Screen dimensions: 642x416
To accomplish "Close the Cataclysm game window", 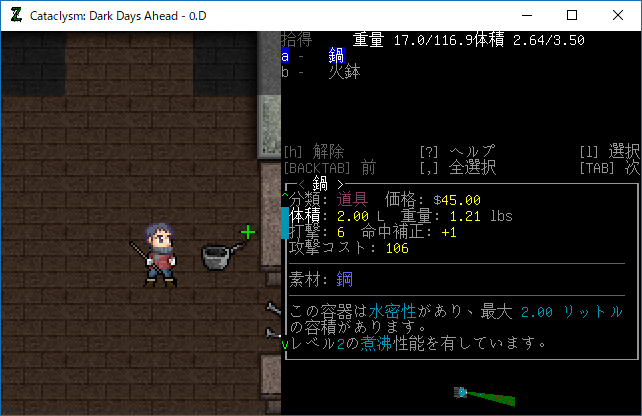I will click(x=618, y=15).
